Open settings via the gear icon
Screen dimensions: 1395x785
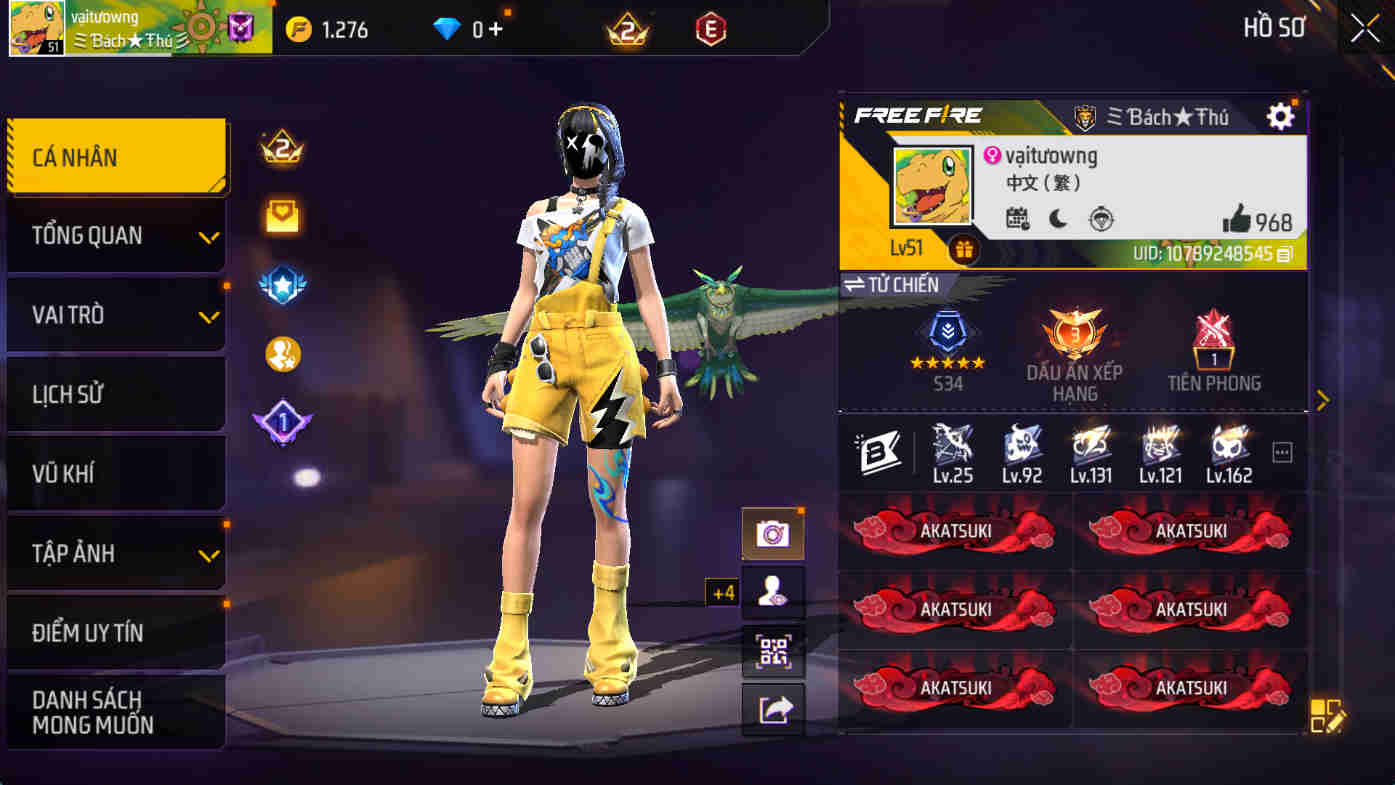1279,115
